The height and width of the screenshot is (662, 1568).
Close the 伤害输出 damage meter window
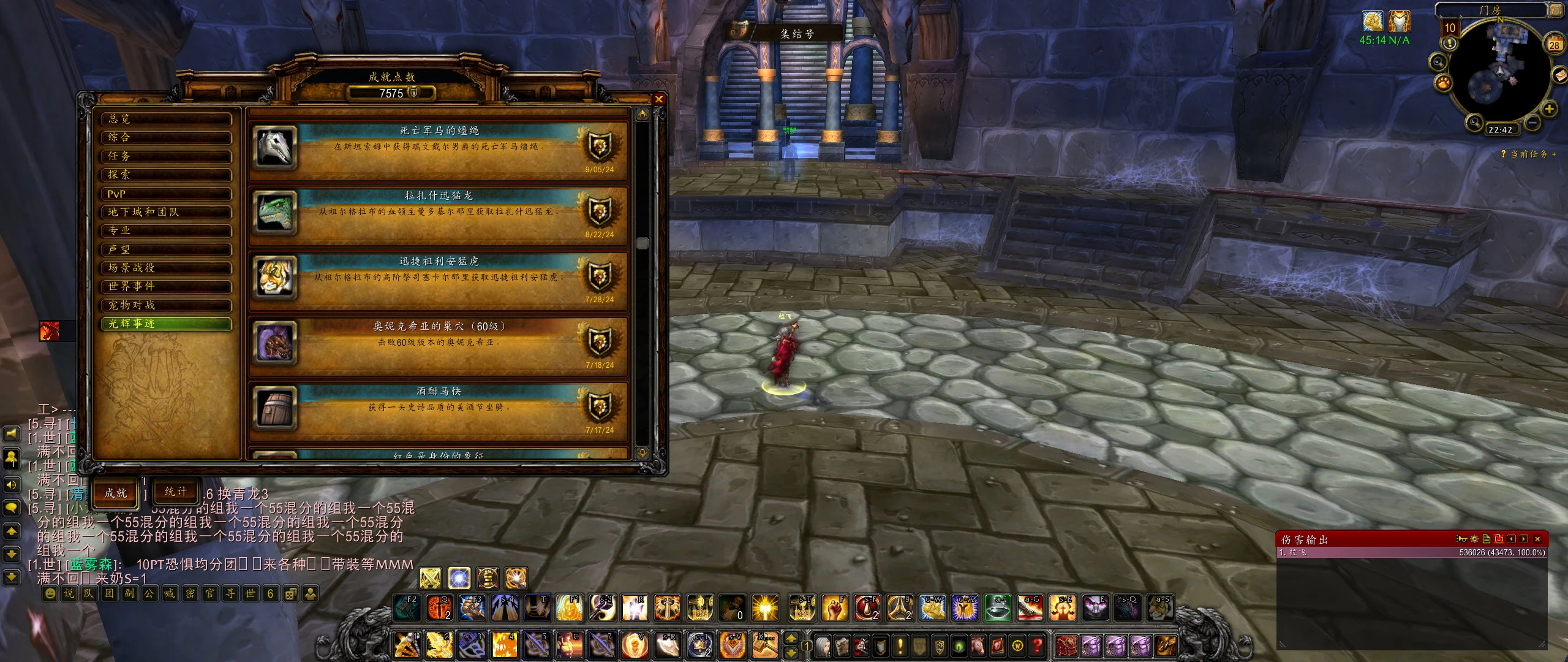(1538, 539)
